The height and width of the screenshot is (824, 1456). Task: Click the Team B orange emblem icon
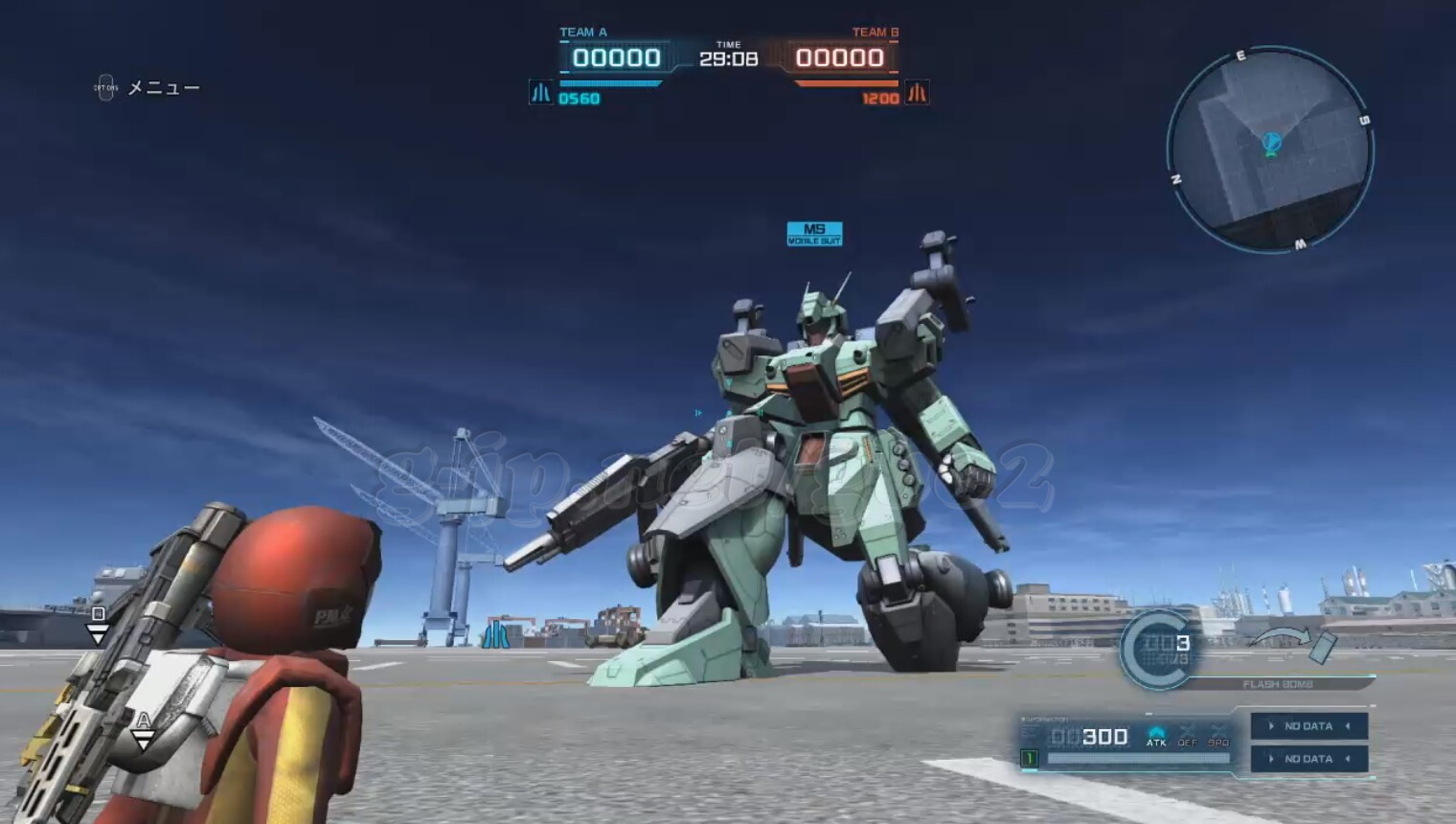[917, 93]
